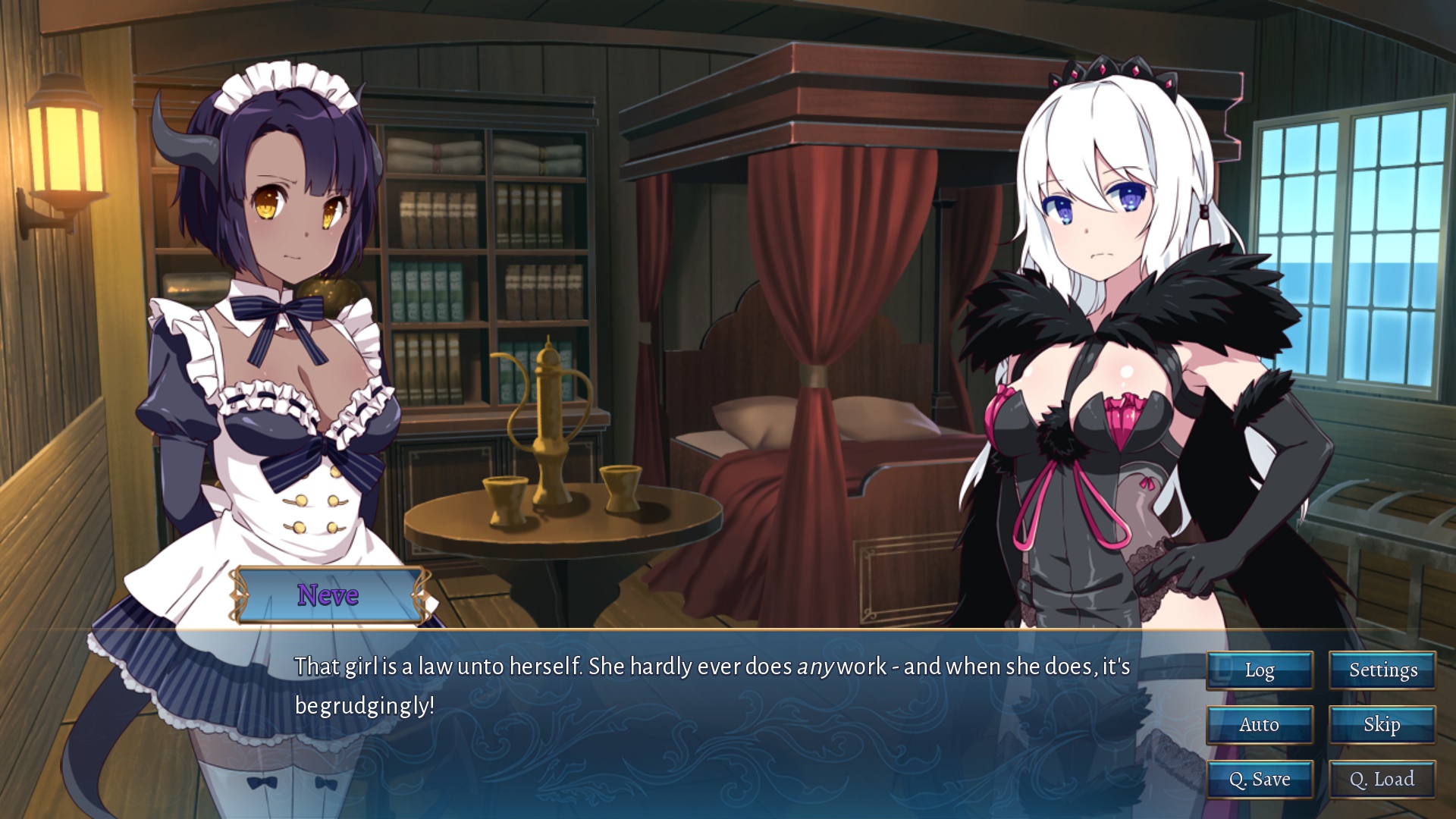Quick save the game with Q. Save
The width and height of the screenshot is (1456, 819).
(1259, 779)
